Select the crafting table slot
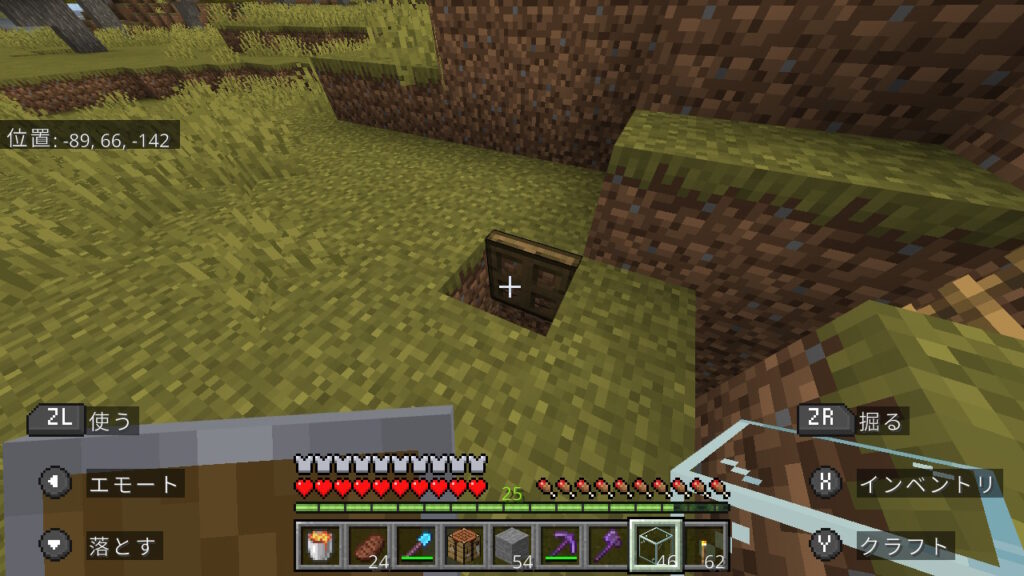The image size is (1024, 576). [464, 545]
